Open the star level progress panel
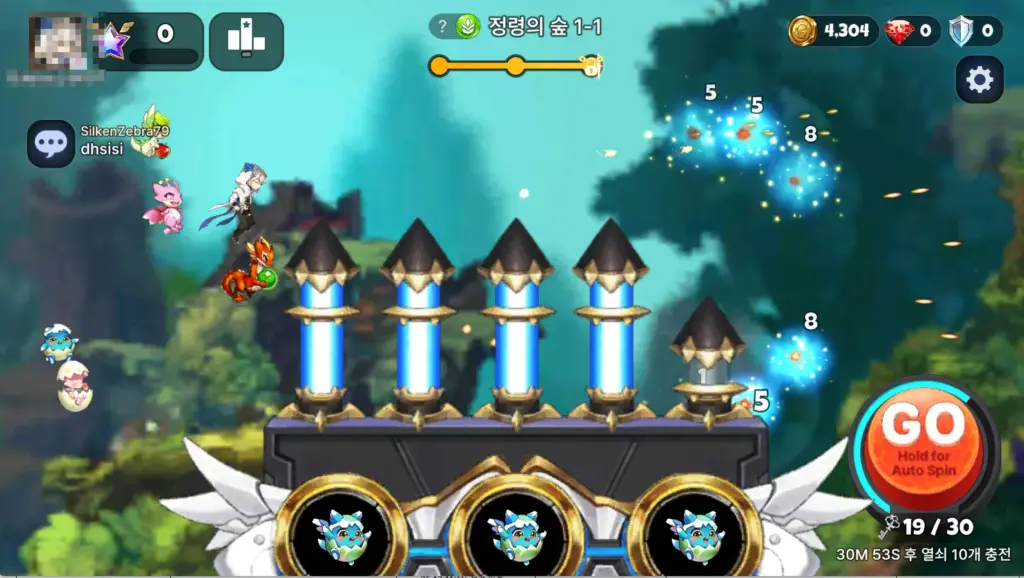The height and width of the screenshot is (578, 1024). (152, 40)
